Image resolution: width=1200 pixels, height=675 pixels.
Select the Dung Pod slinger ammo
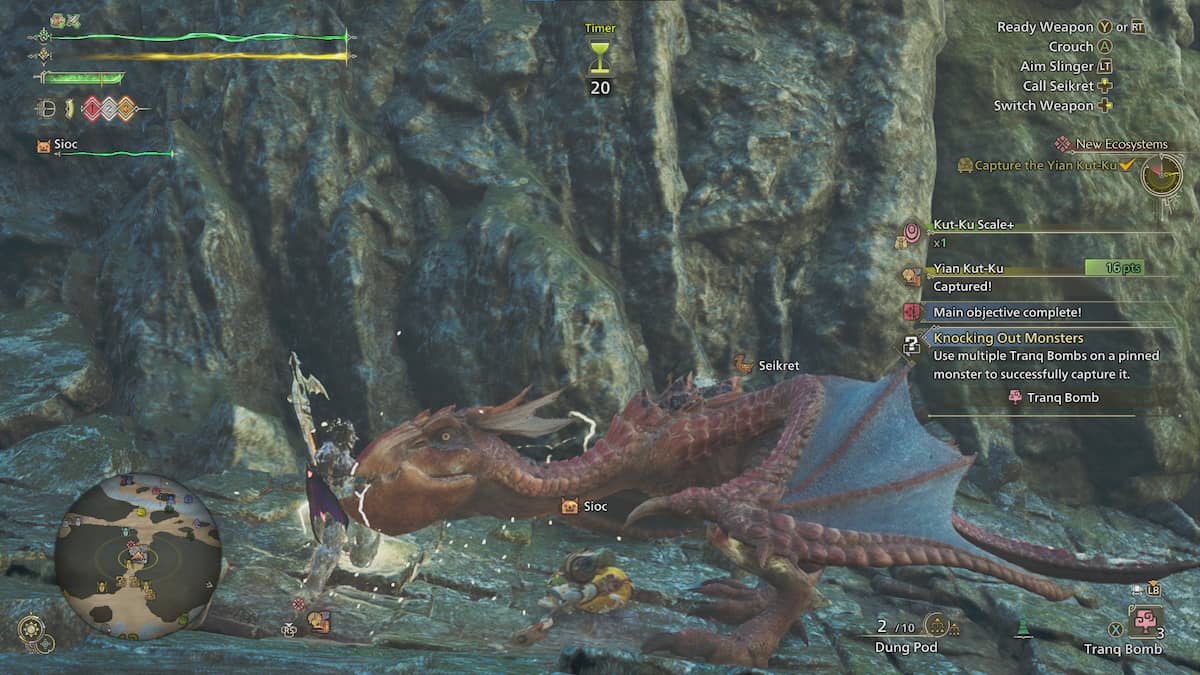click(937, 627)
